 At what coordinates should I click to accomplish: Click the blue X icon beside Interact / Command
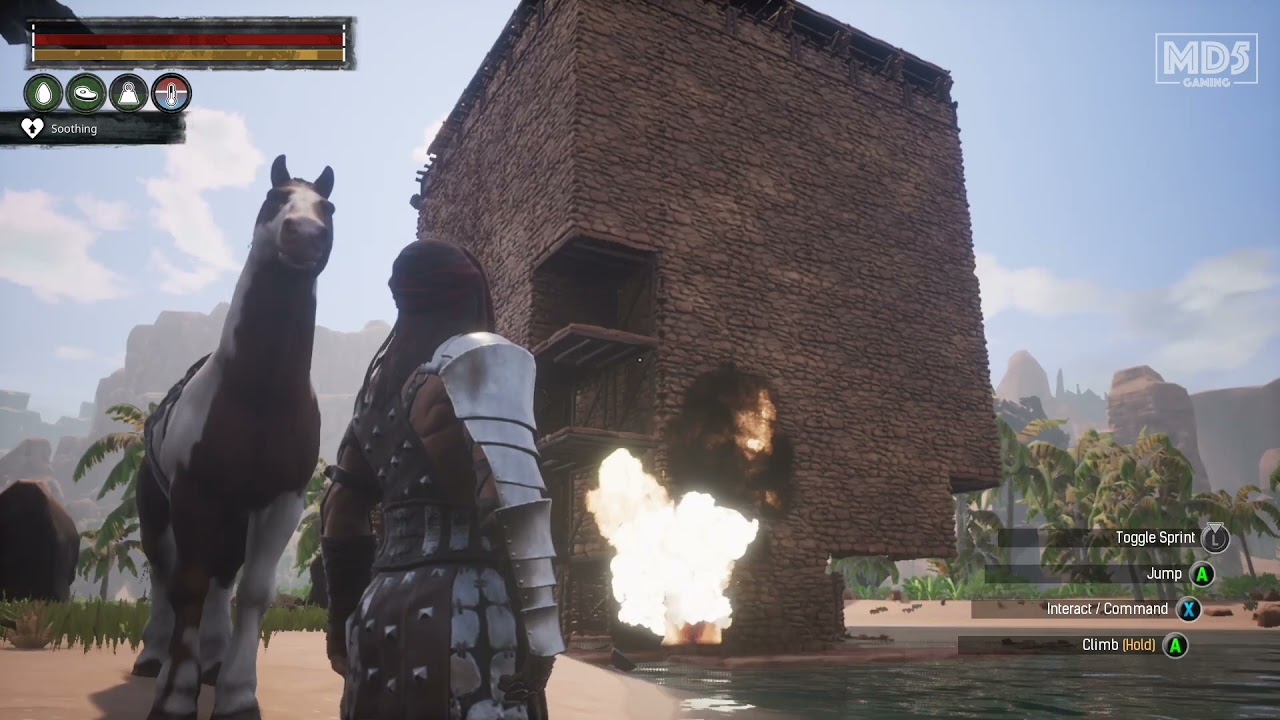1187,609
